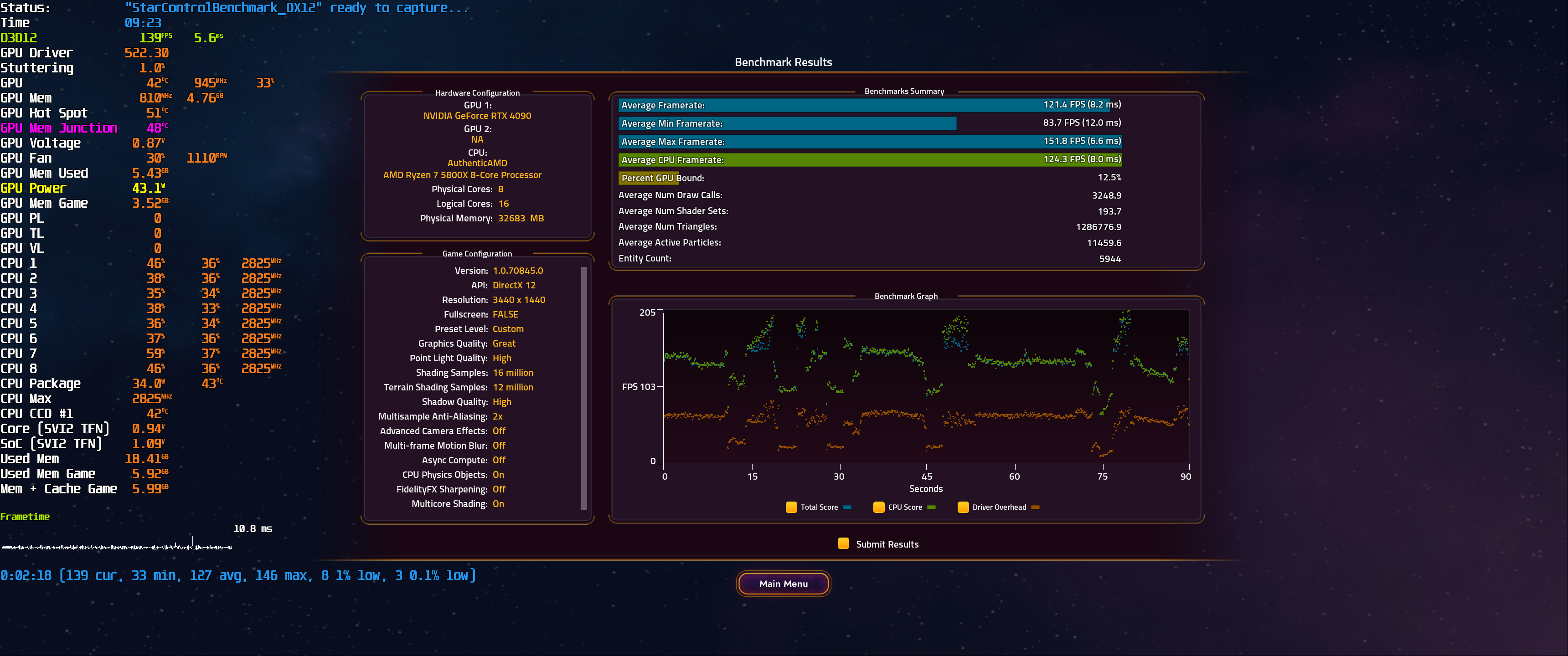Image resolution: width=1568 pixels, height=656 pixels.
Task: Open the Preset Level Custom dropdown
Action: tap(508, 328)
